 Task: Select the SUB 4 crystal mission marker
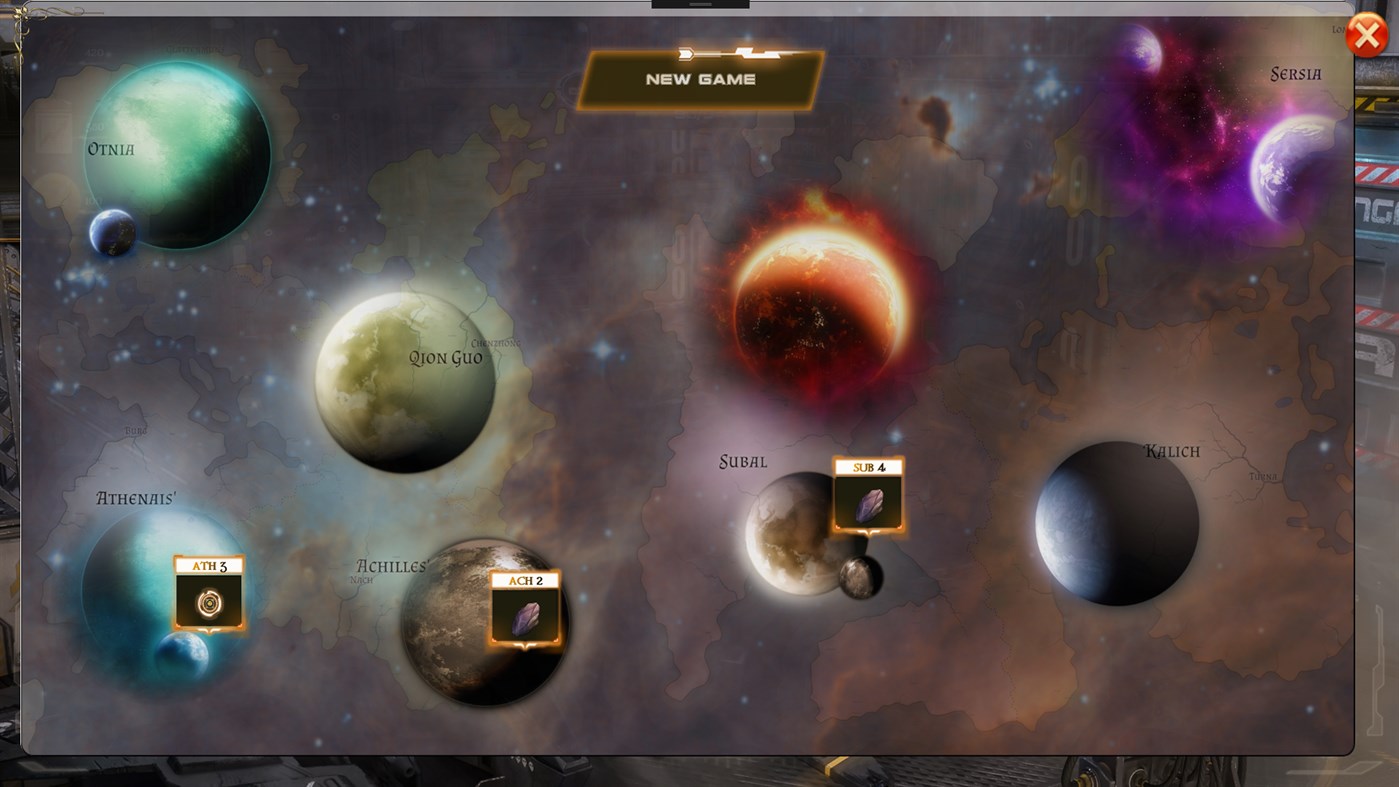868,493
